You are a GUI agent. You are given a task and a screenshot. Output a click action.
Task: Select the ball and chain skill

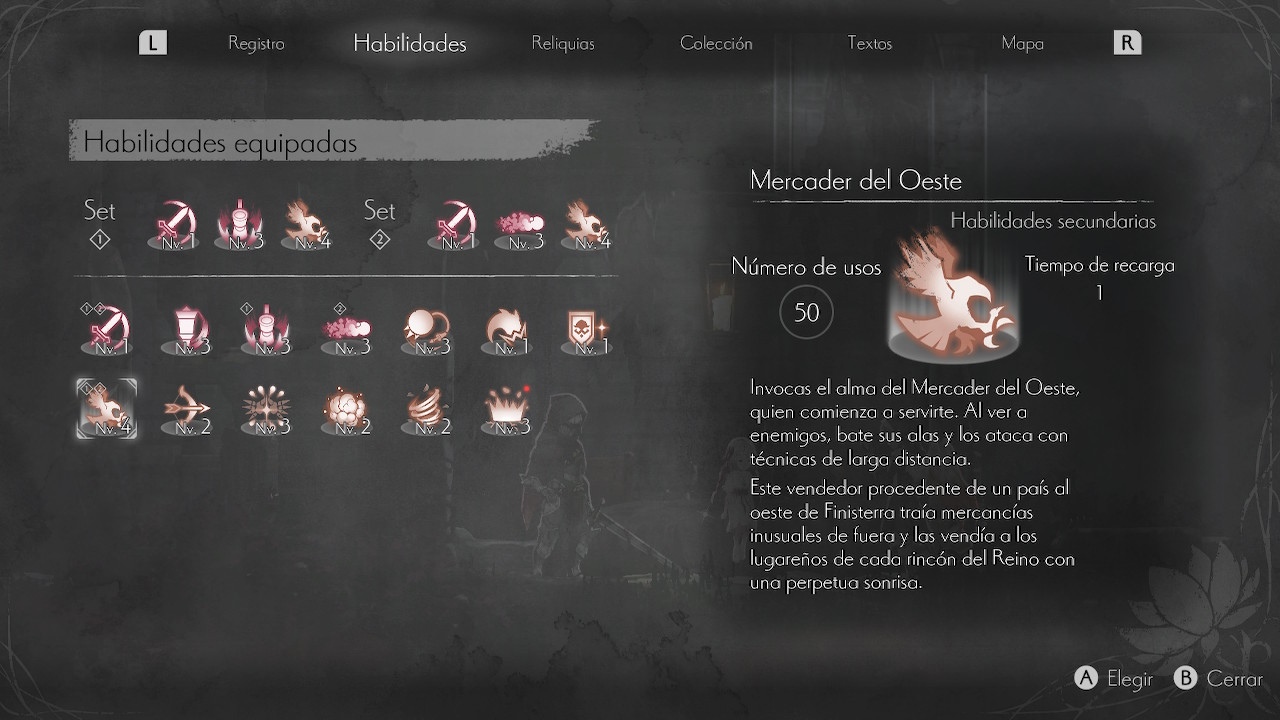pos(427,329)
